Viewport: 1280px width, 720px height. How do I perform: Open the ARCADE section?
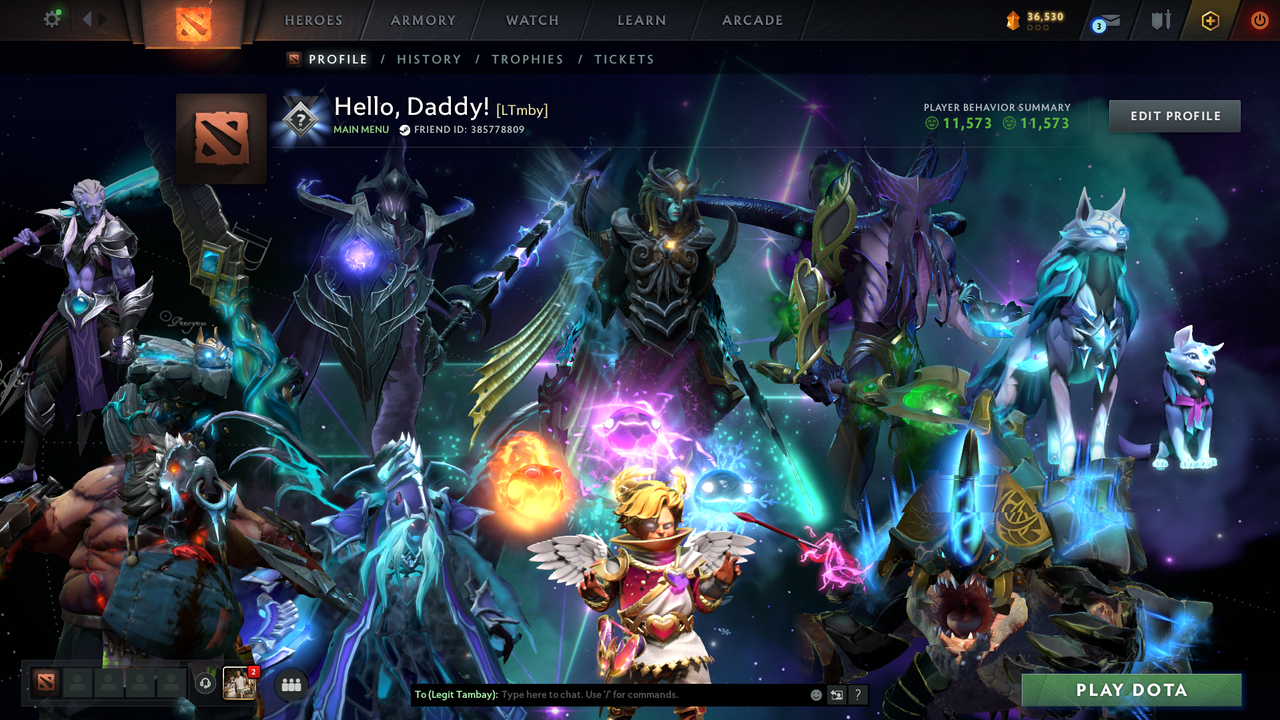pos(751,20)
